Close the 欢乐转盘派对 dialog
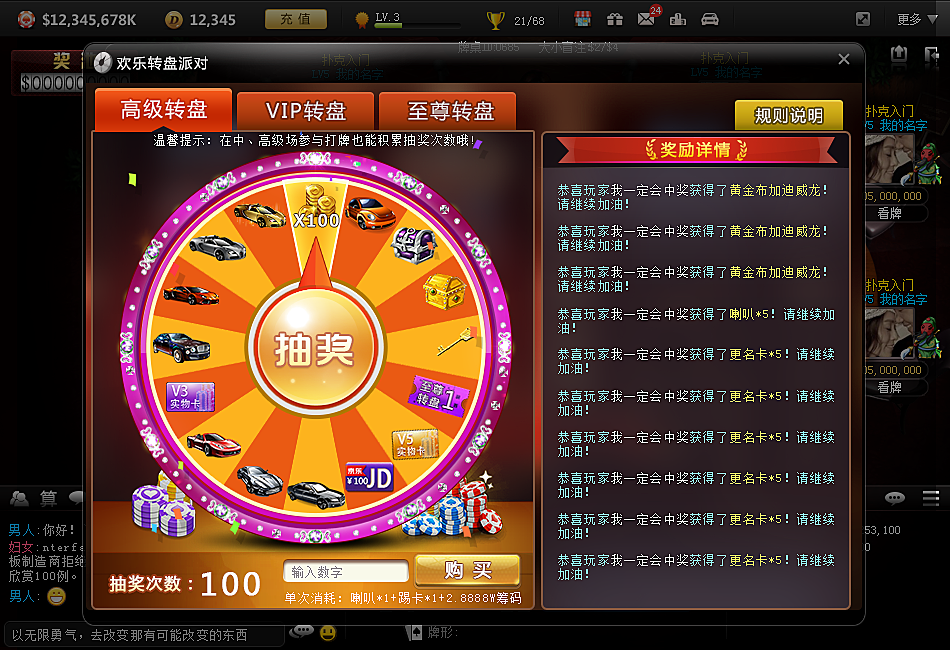 pos(843,60)
